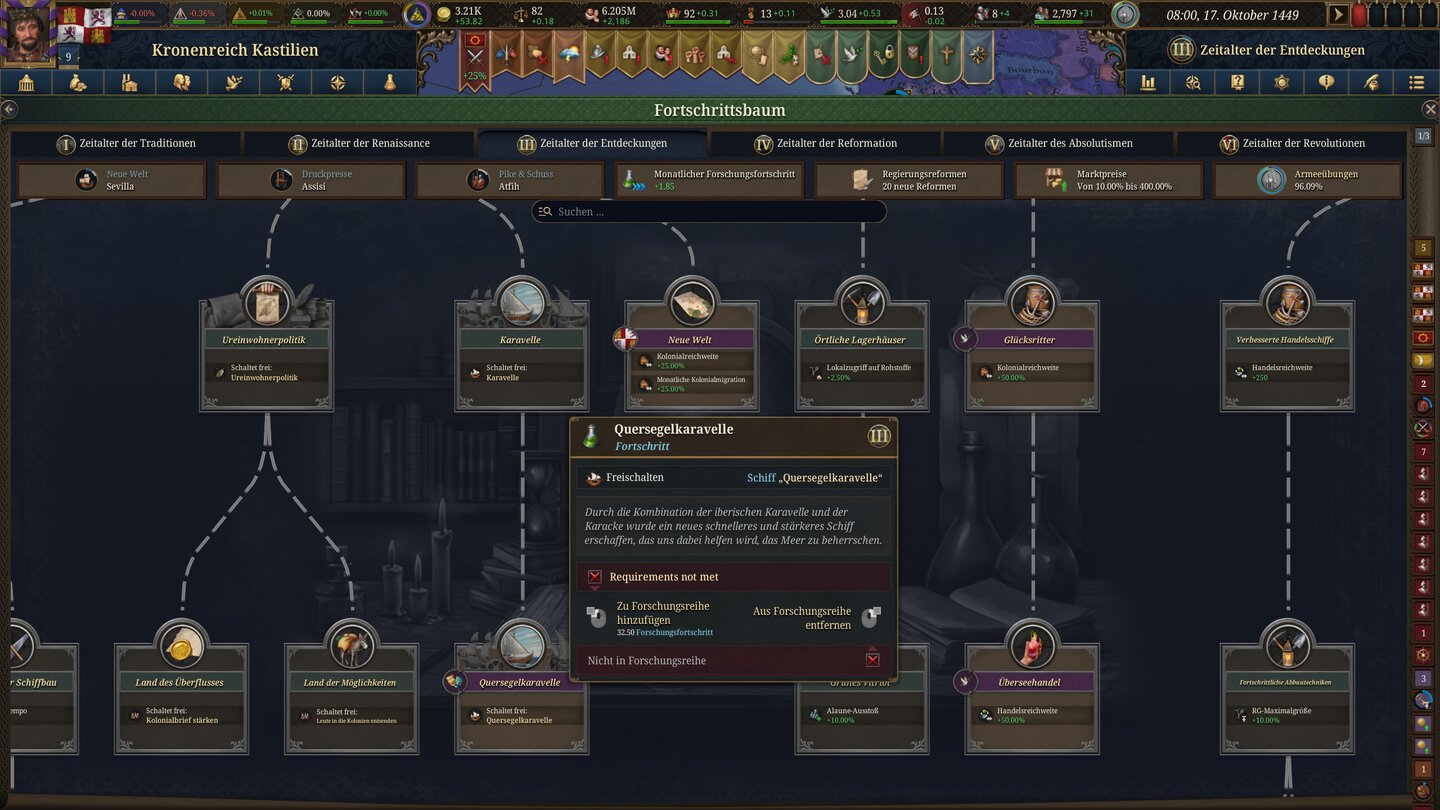The image size is (1440, 810).
Task: Switch the right sidebar page indicator 1/3
Action: click(1424, 135)
